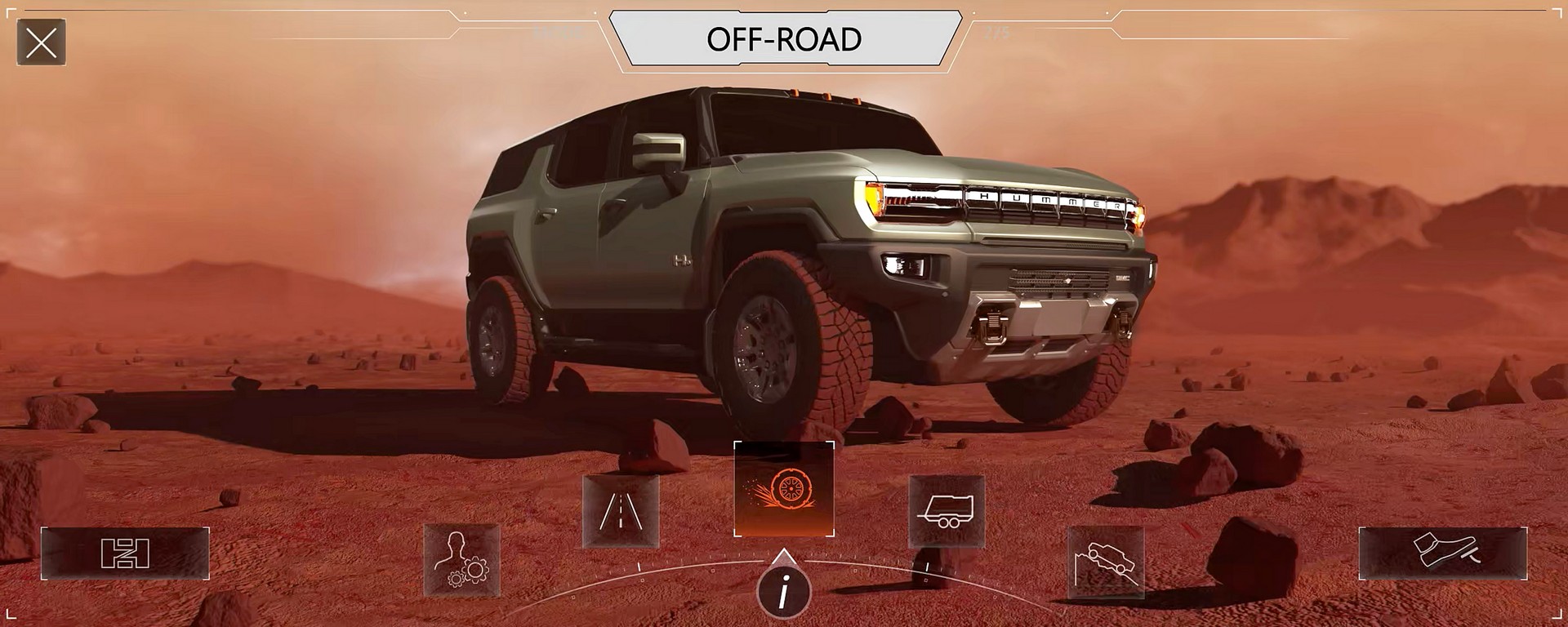Click the 2/5 page indicator

click(998, 34)
